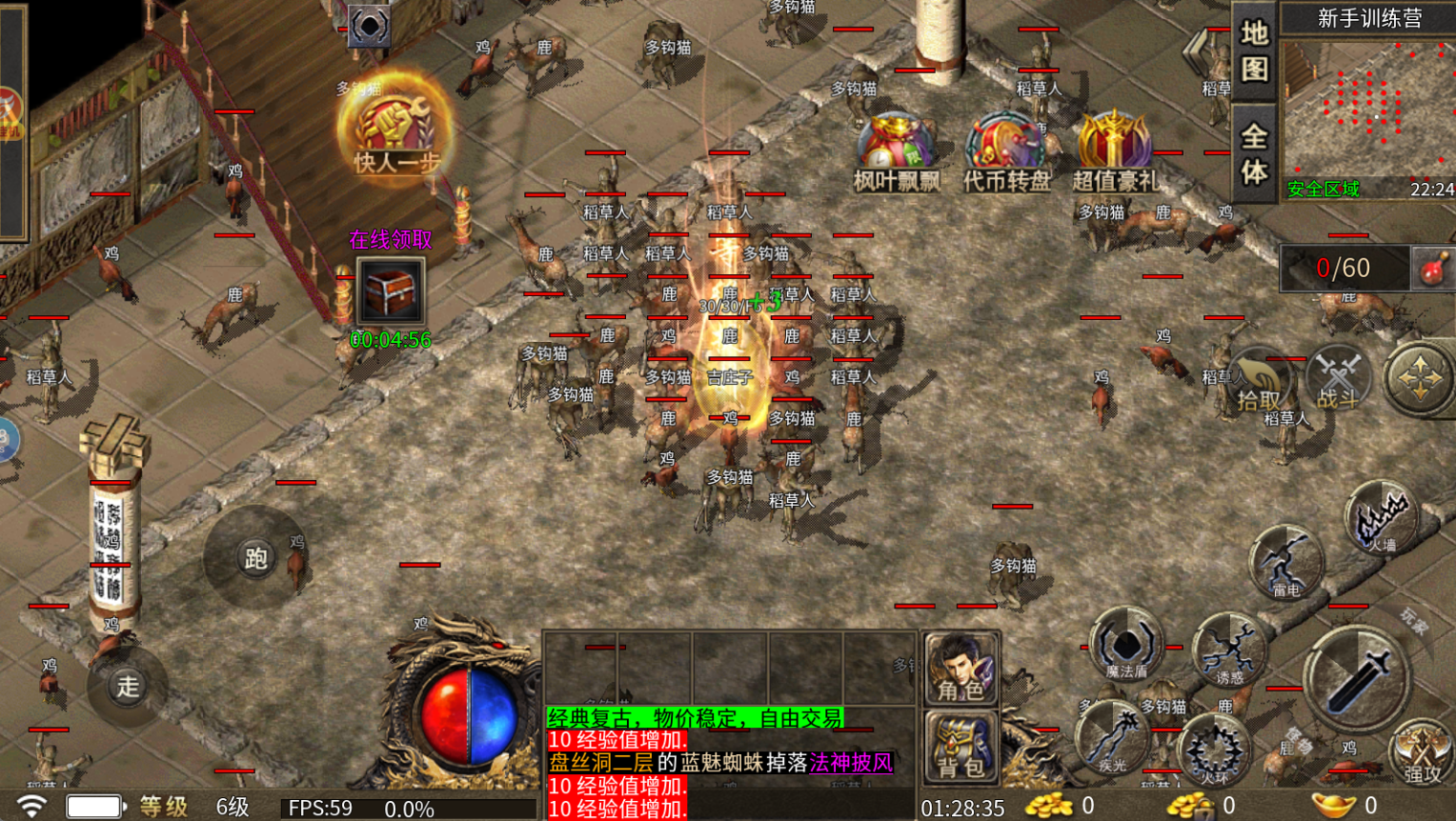Open the 快人一步 event icon
The width and height of the screenshot is (1456, 821).
(x=394, y=130)
